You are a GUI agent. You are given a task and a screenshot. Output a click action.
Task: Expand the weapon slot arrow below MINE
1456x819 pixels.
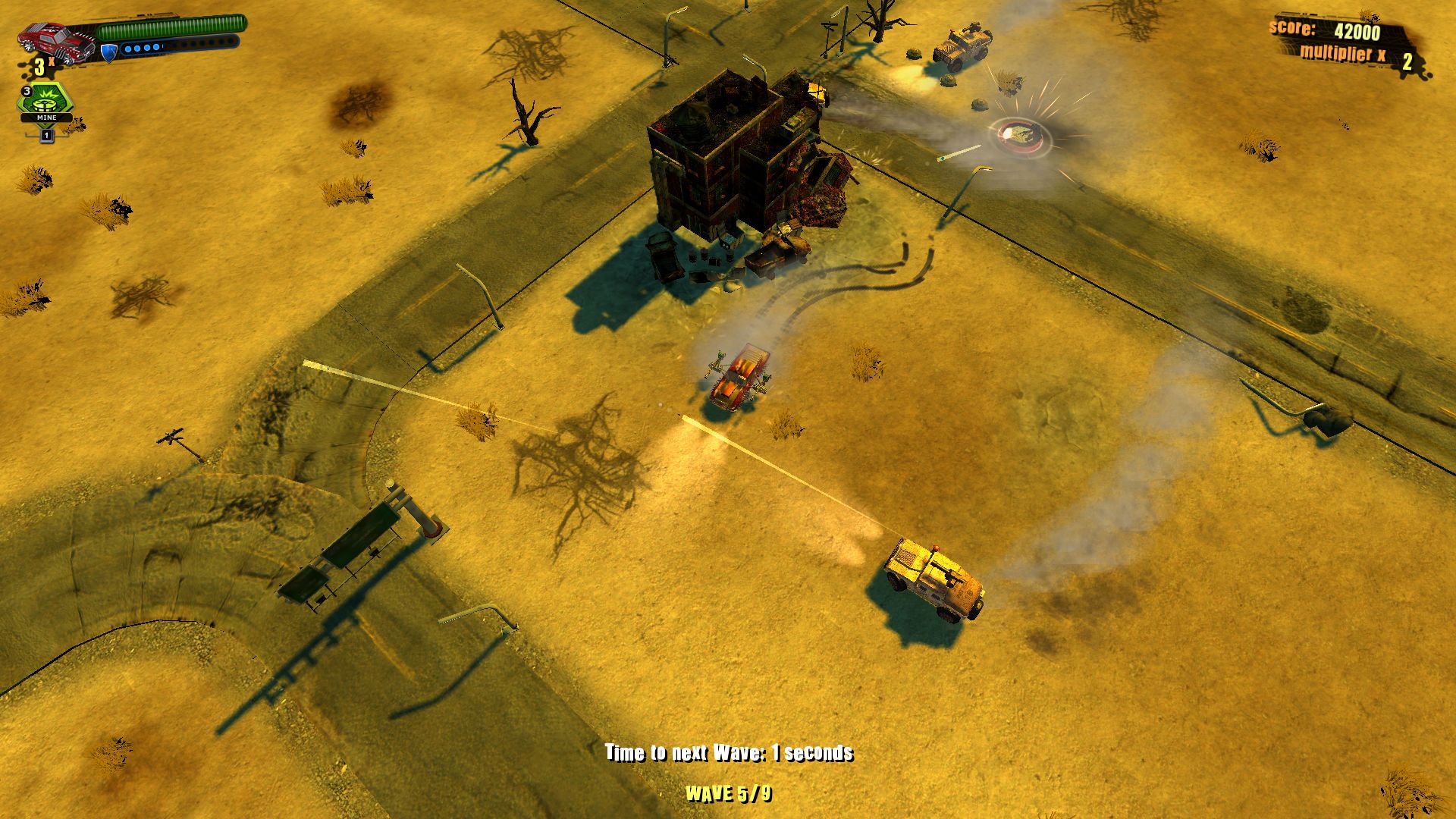[46, 136]
